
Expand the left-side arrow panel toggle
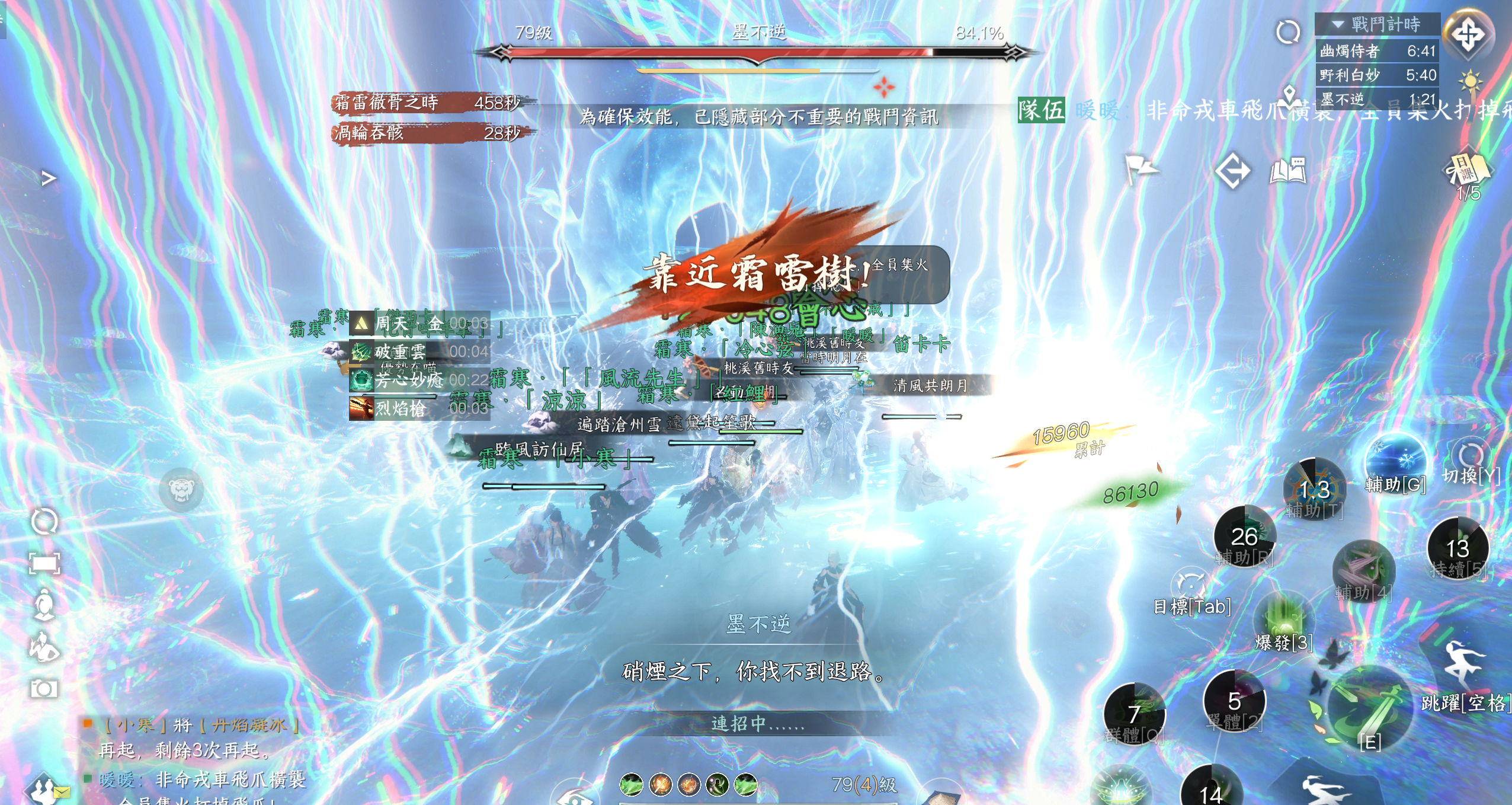tap(49, 178)
